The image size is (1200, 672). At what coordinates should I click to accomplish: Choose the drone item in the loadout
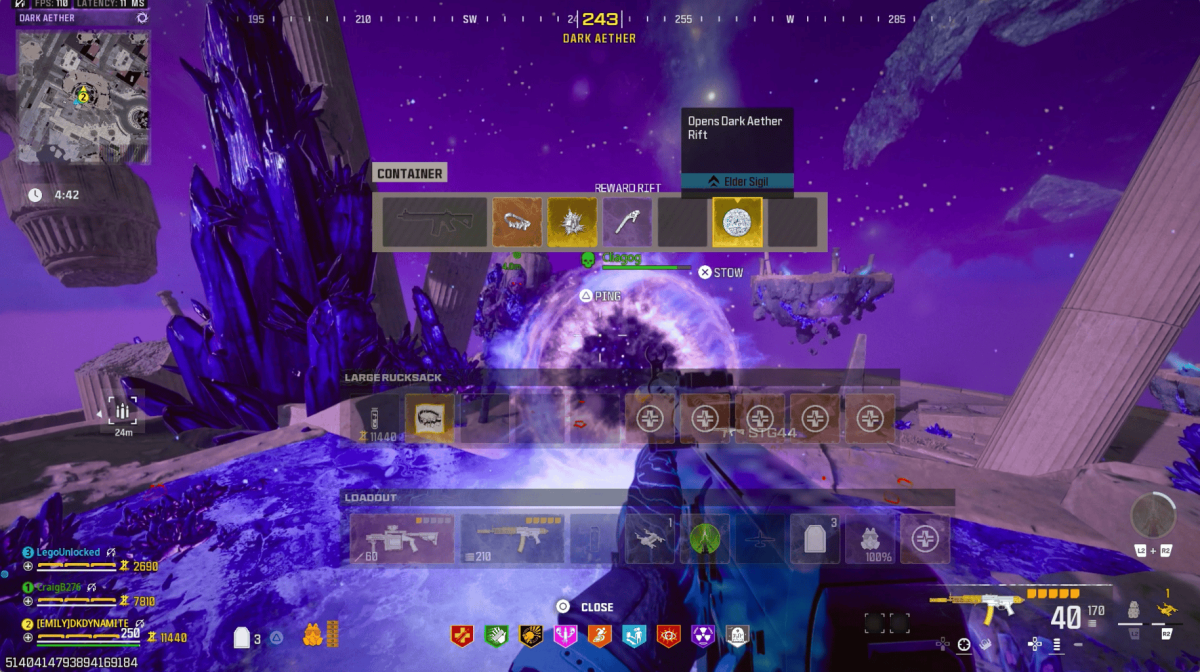pyautogui.click(x=650, y=539)
